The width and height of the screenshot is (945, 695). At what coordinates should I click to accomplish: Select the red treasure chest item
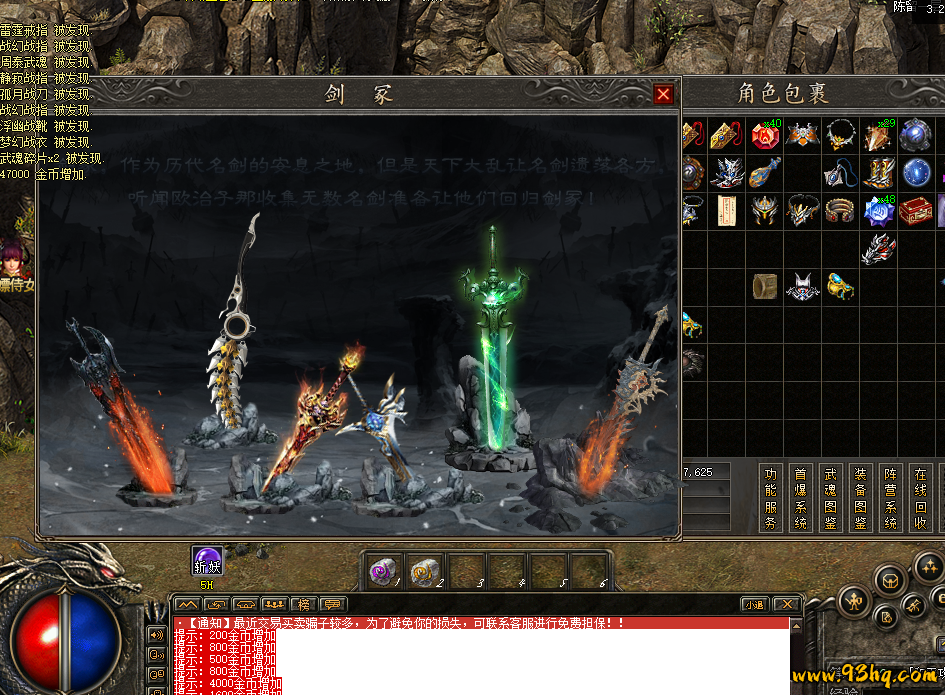coord(914,210)
